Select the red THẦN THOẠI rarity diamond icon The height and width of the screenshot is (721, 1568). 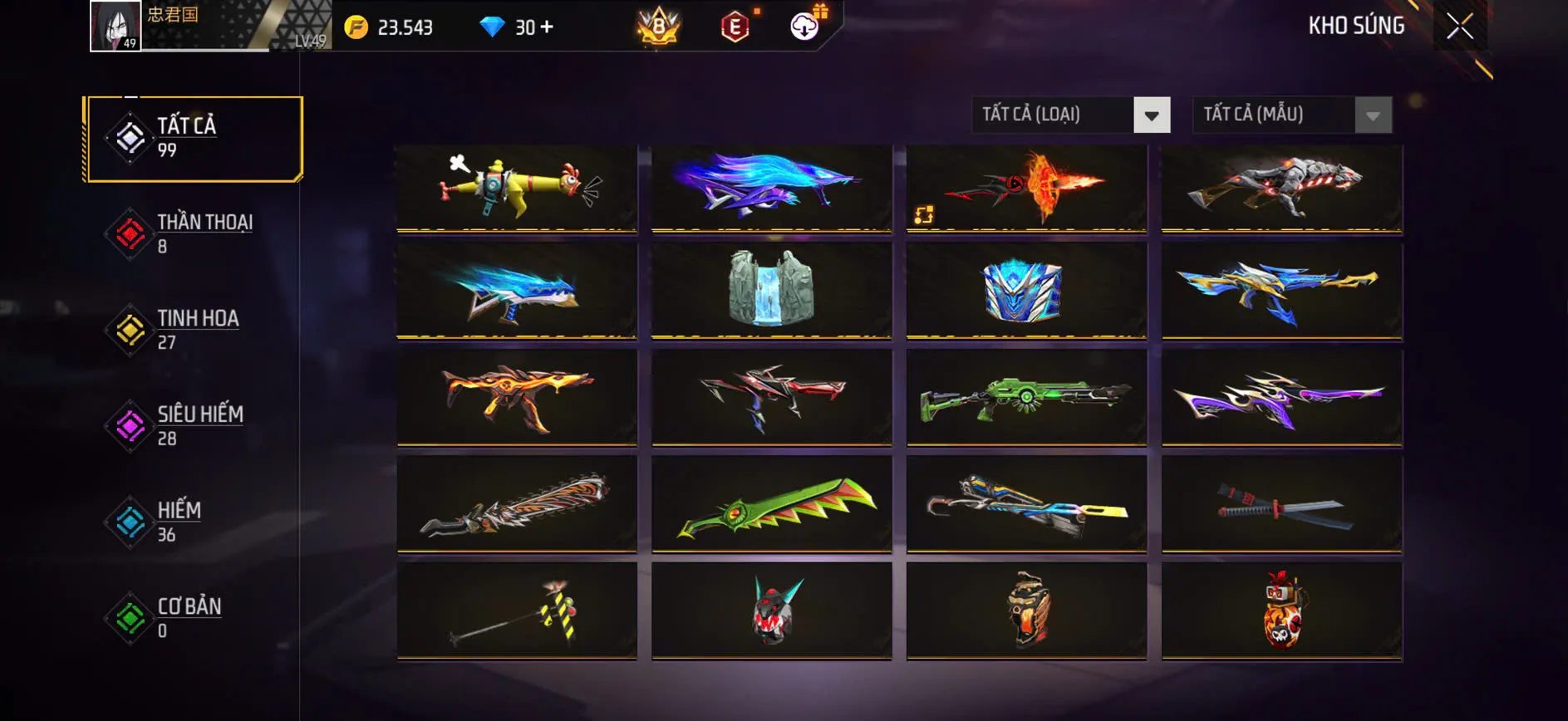(129, 233)
